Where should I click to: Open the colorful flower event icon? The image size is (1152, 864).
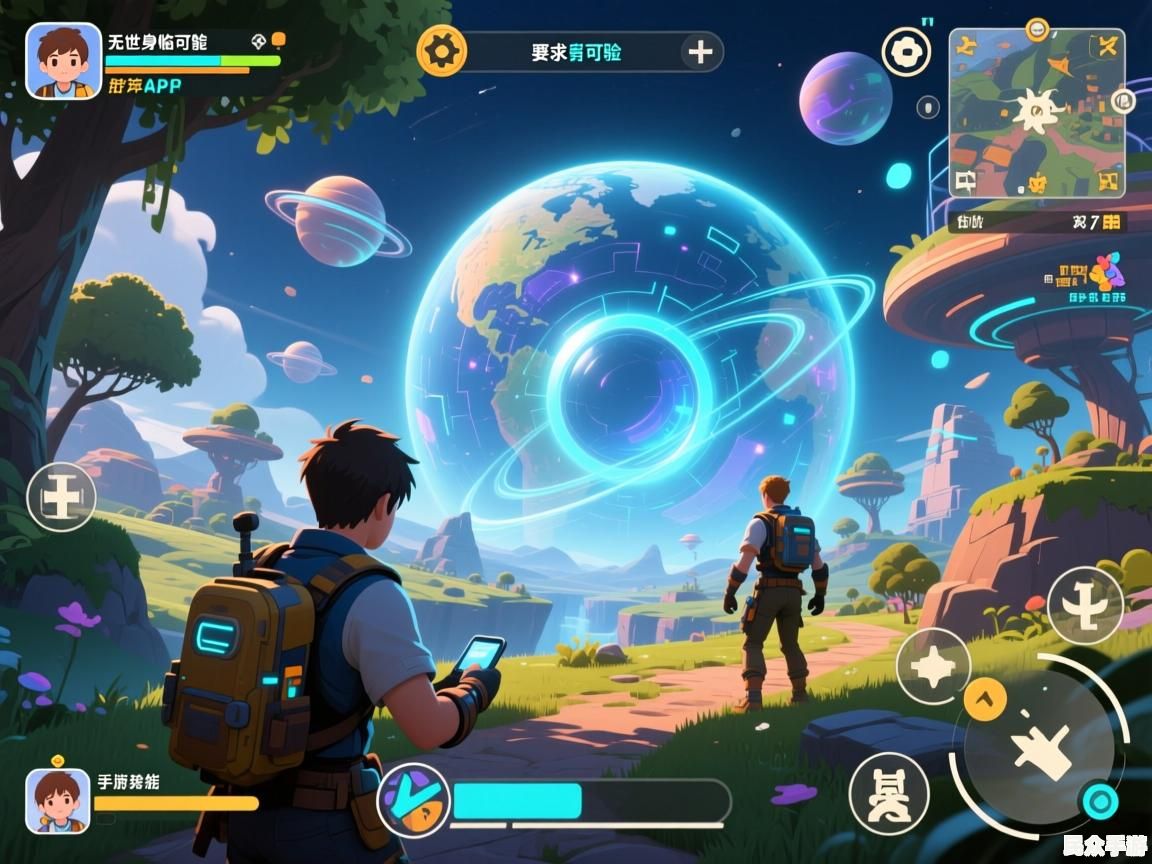pyautogui.click(x=1106, y=271)
